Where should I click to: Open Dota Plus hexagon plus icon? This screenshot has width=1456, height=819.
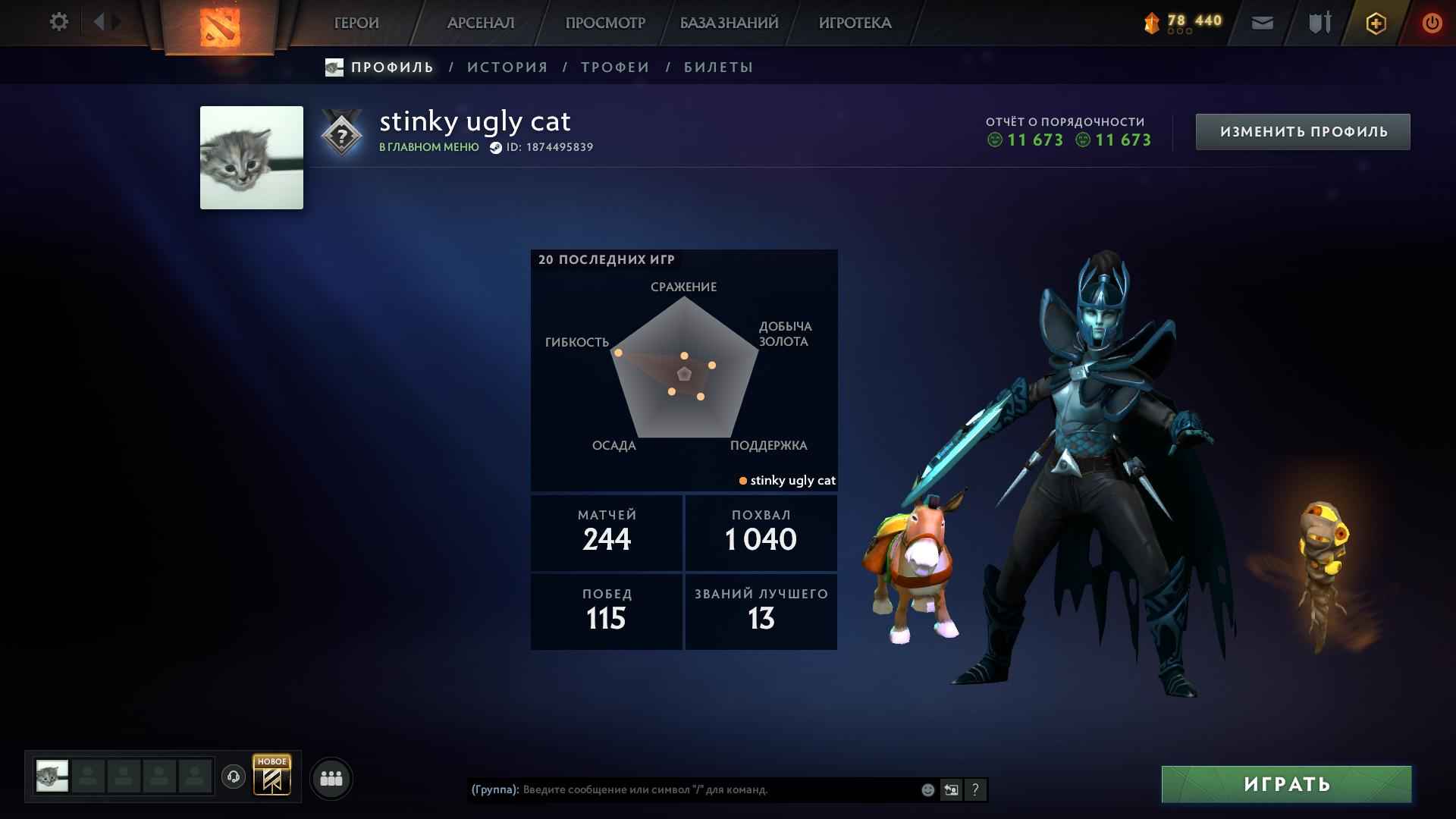[1375, 23]
